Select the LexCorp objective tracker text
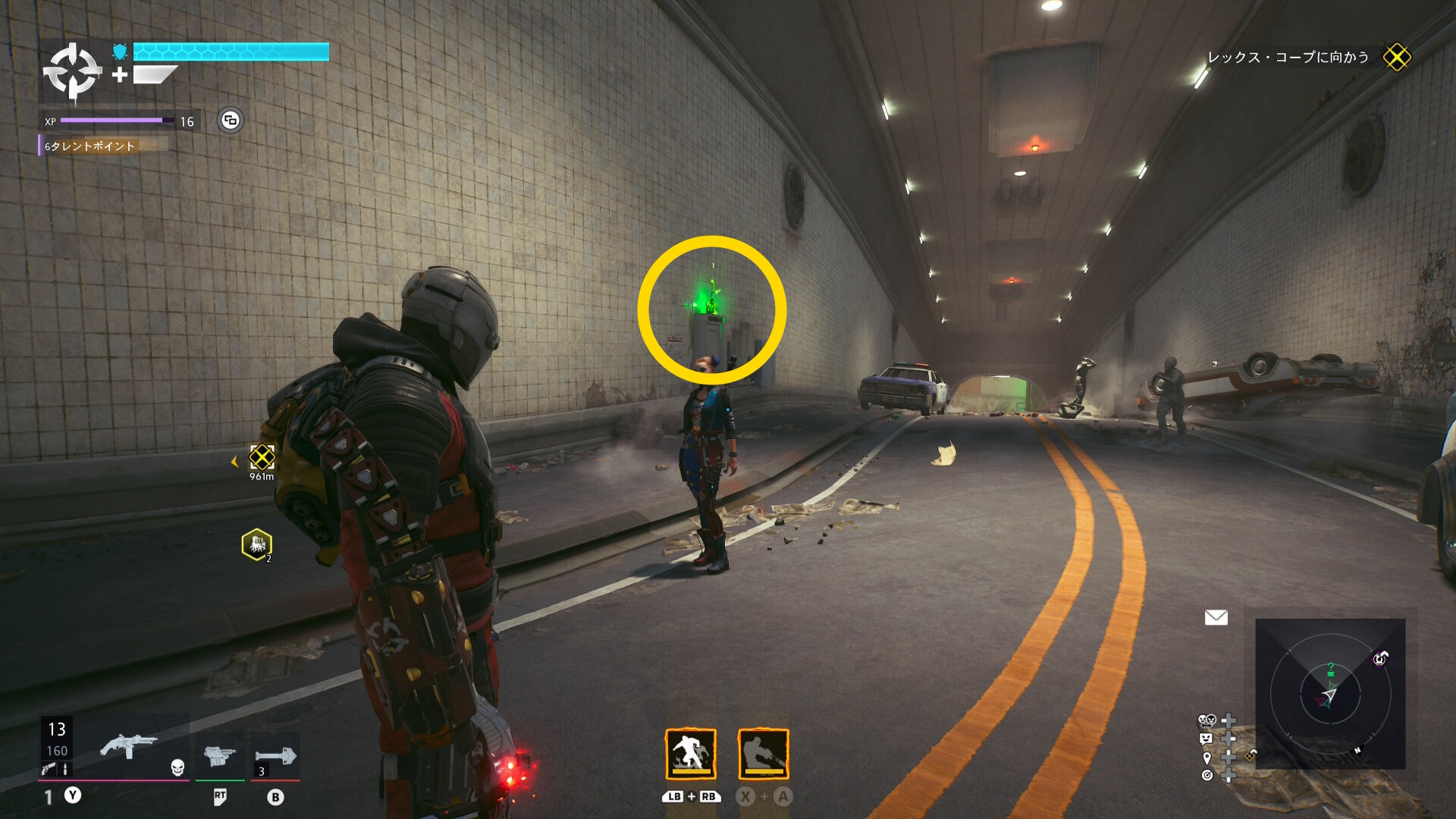Viewport: 1456px width, 819px height. tap(1288, 58)
